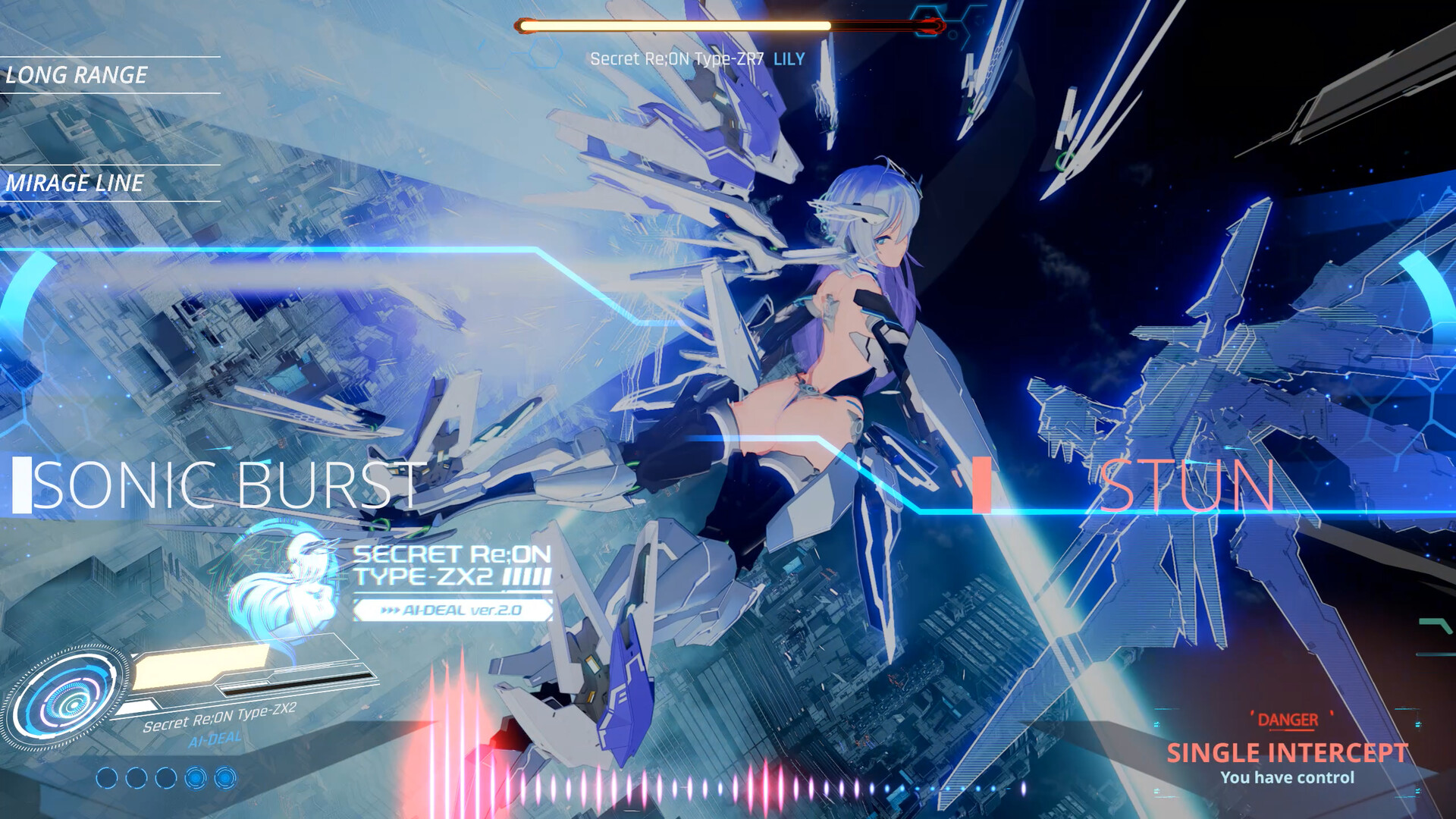The width and height of the screenshot is (1456, 819).
Task: Select the first skill orb indicator
Action: (x=107, y=778)
